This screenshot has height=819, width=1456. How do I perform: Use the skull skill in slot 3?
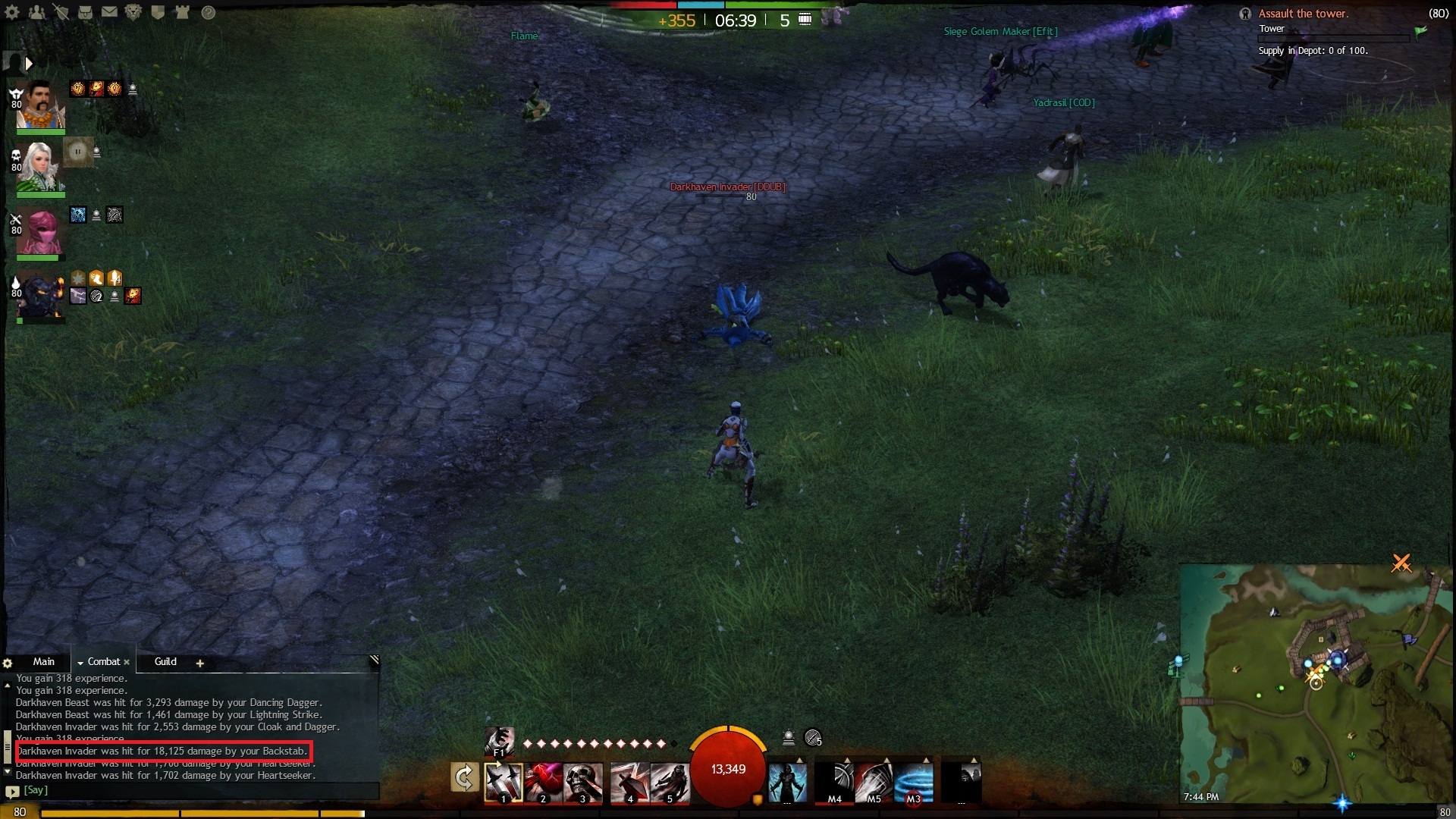click(x=583, y=783)
